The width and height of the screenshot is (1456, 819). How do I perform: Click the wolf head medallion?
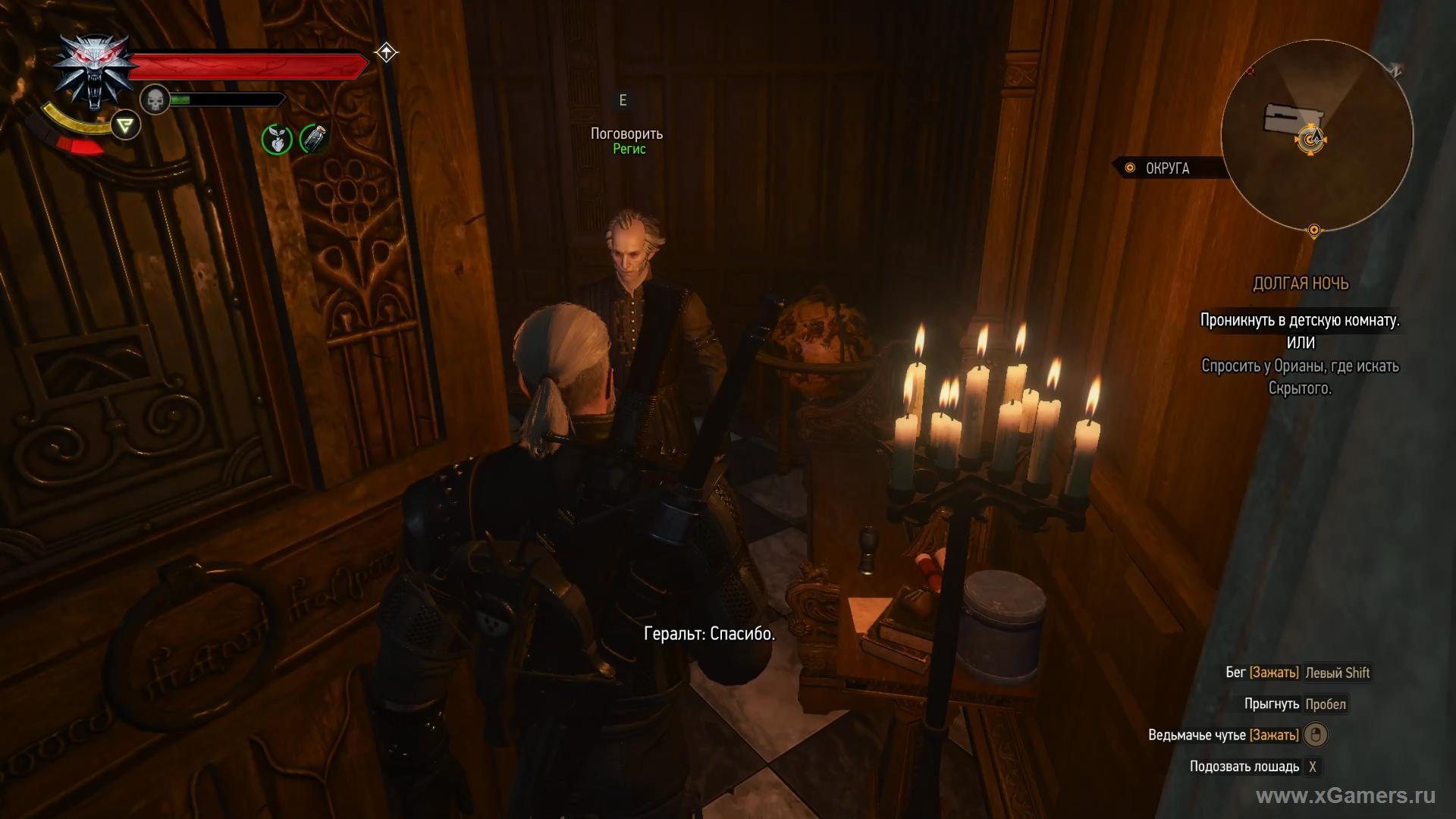pos(93,70)
